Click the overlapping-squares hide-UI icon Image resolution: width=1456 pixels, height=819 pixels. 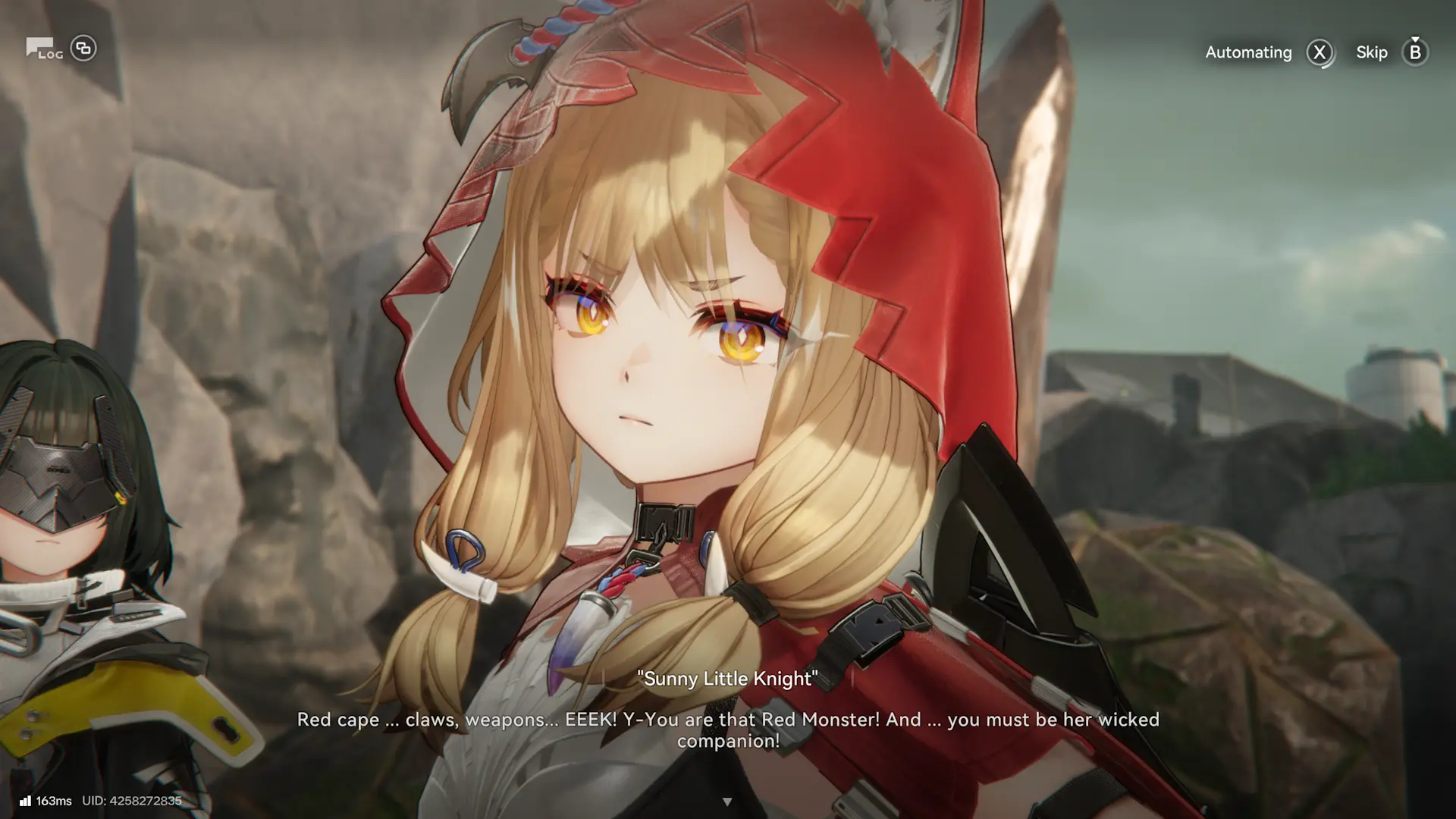(x=83, y=48)
